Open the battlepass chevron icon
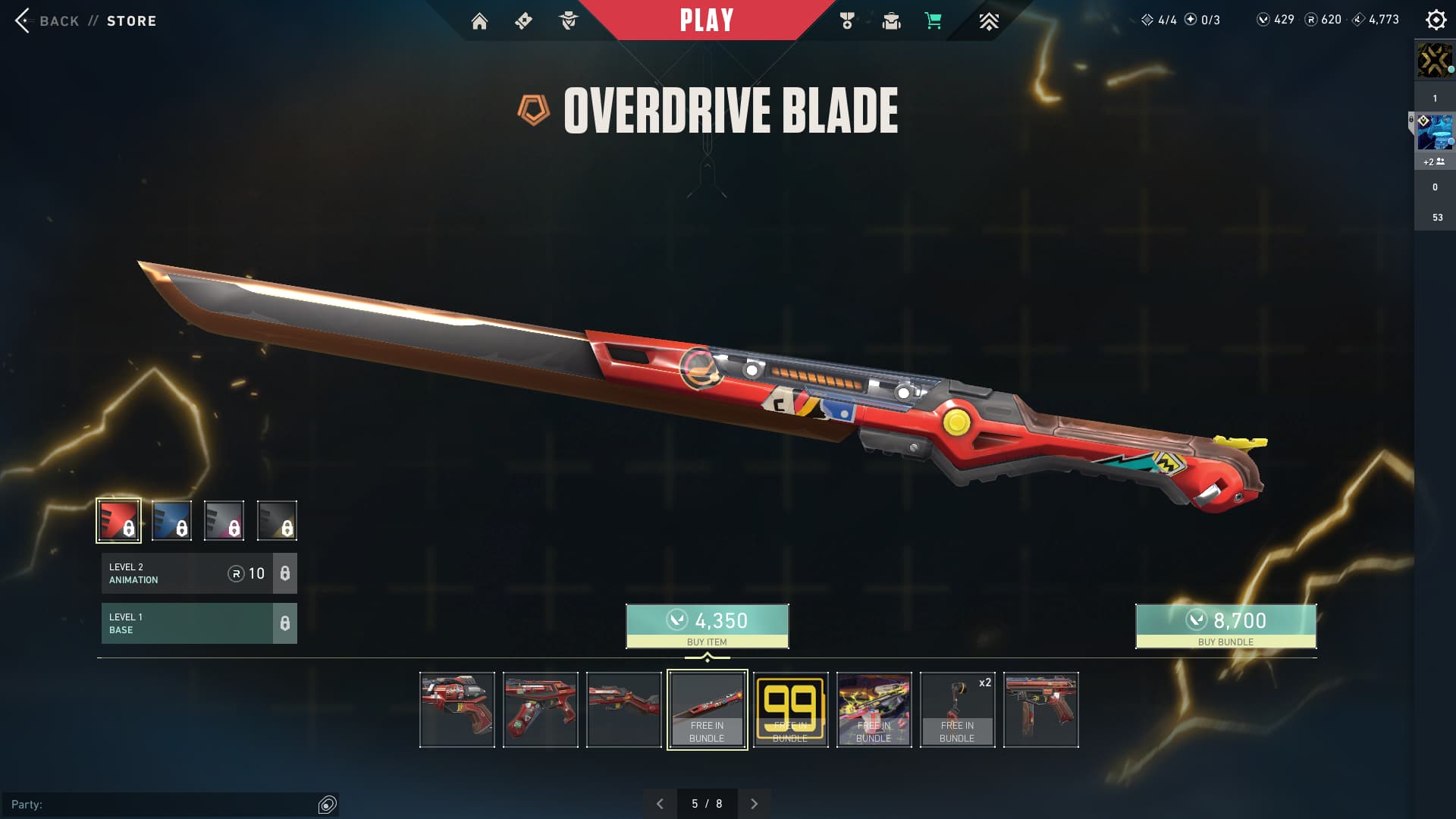Image resolution: width=1456 pixels, height=819 pixels. click(988, 21)
